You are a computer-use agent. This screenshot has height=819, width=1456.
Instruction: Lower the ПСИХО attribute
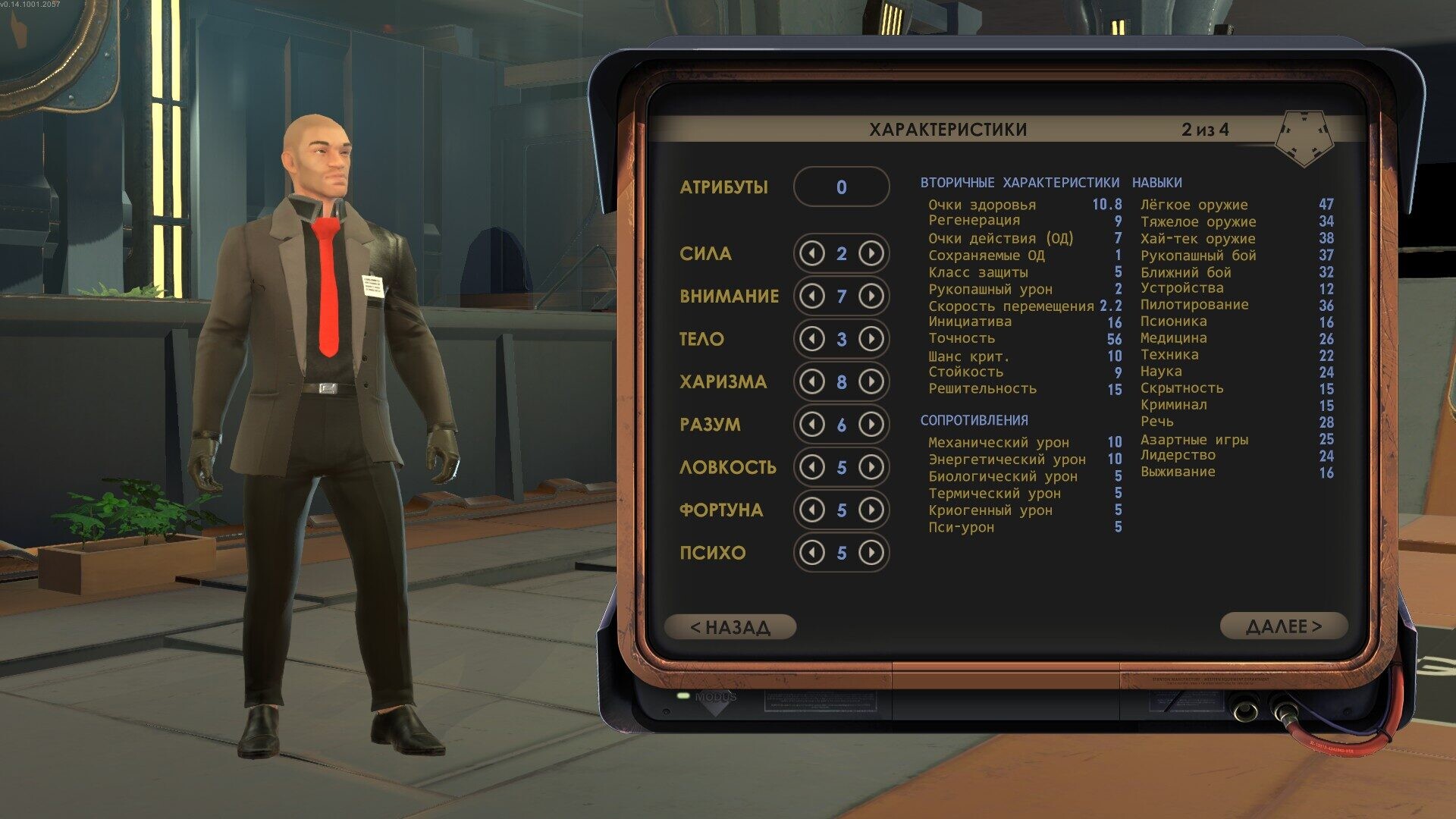[812, 553]
